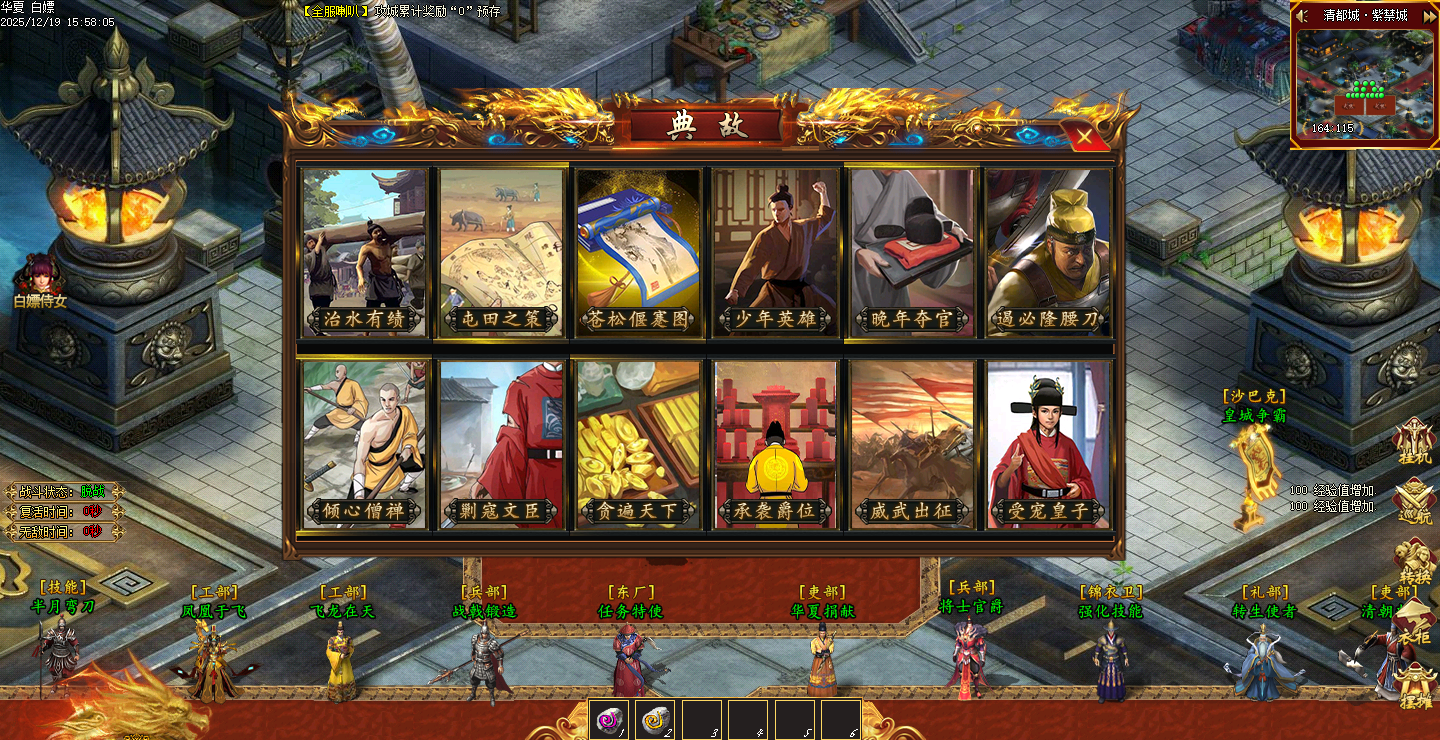Select the 承袭爵位 card
The height and width of the screenshot is (740, 1440).
(775, 443)
